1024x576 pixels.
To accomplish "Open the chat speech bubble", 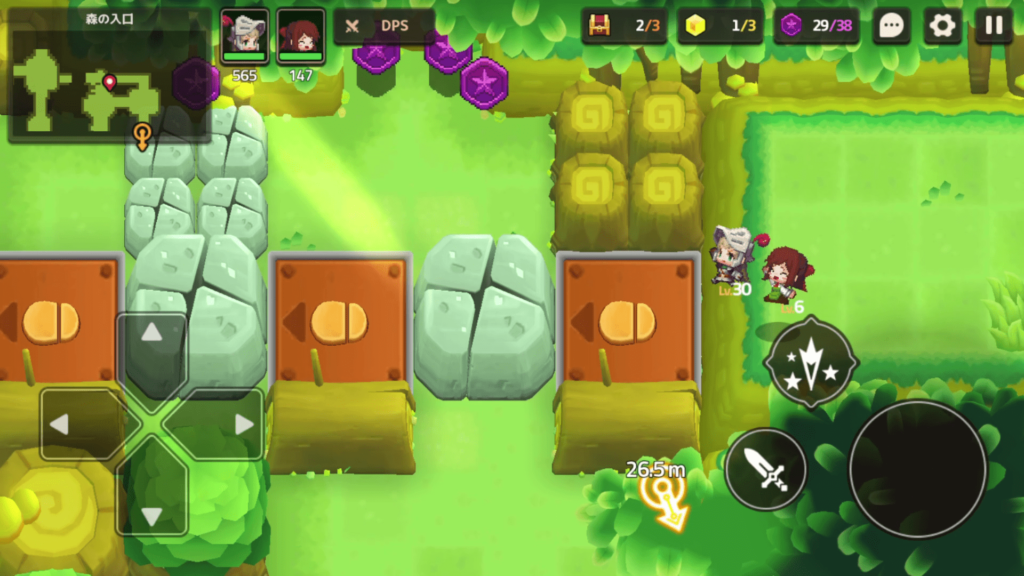I will click(891, 26).
